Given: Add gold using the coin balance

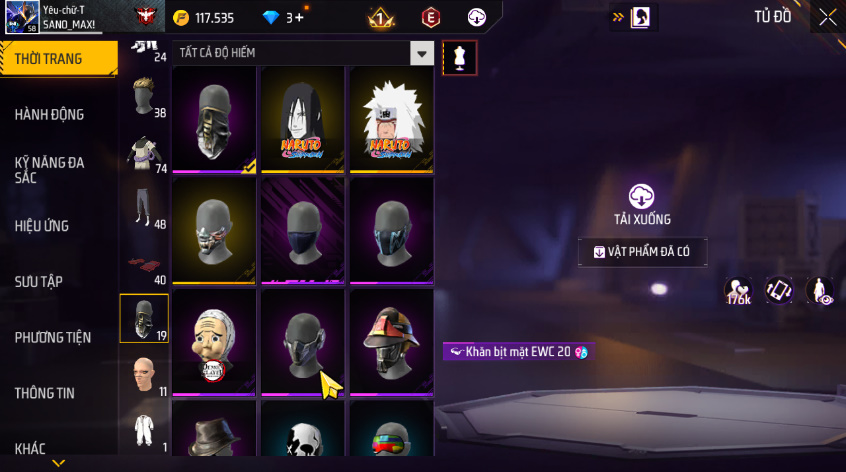Looking at the screenshot, I should tap(205, 17).
